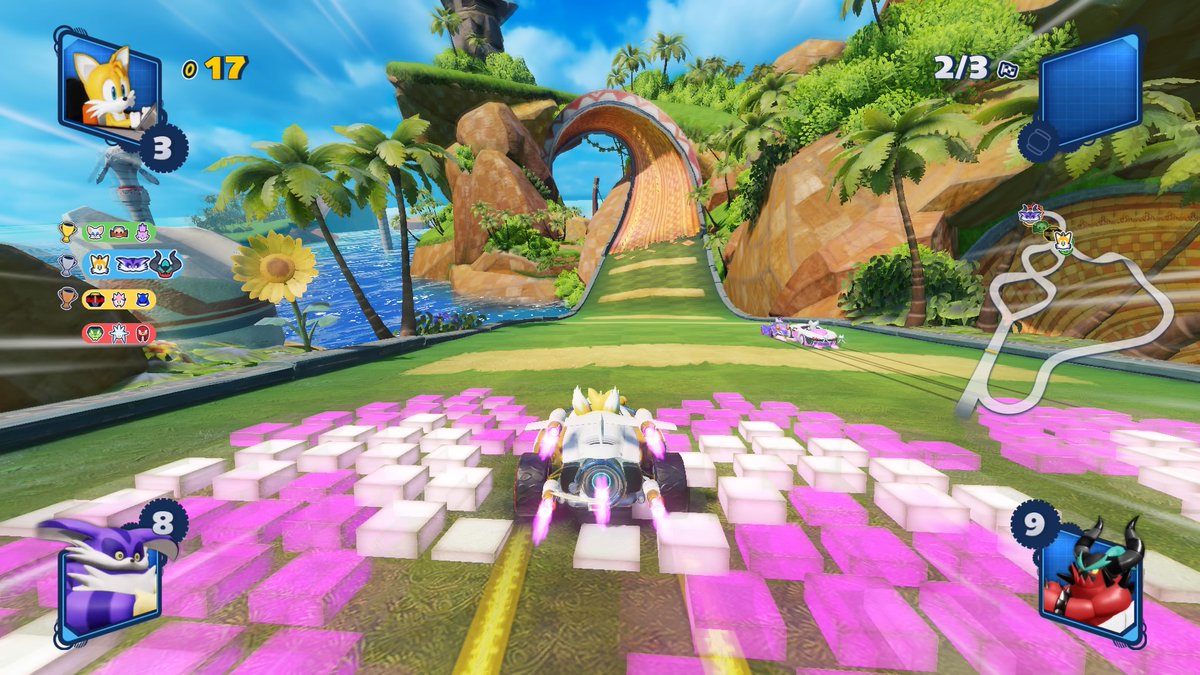Click the gold trophy icon
This screenshot has width=1200, height=675.
click(67, 232)
